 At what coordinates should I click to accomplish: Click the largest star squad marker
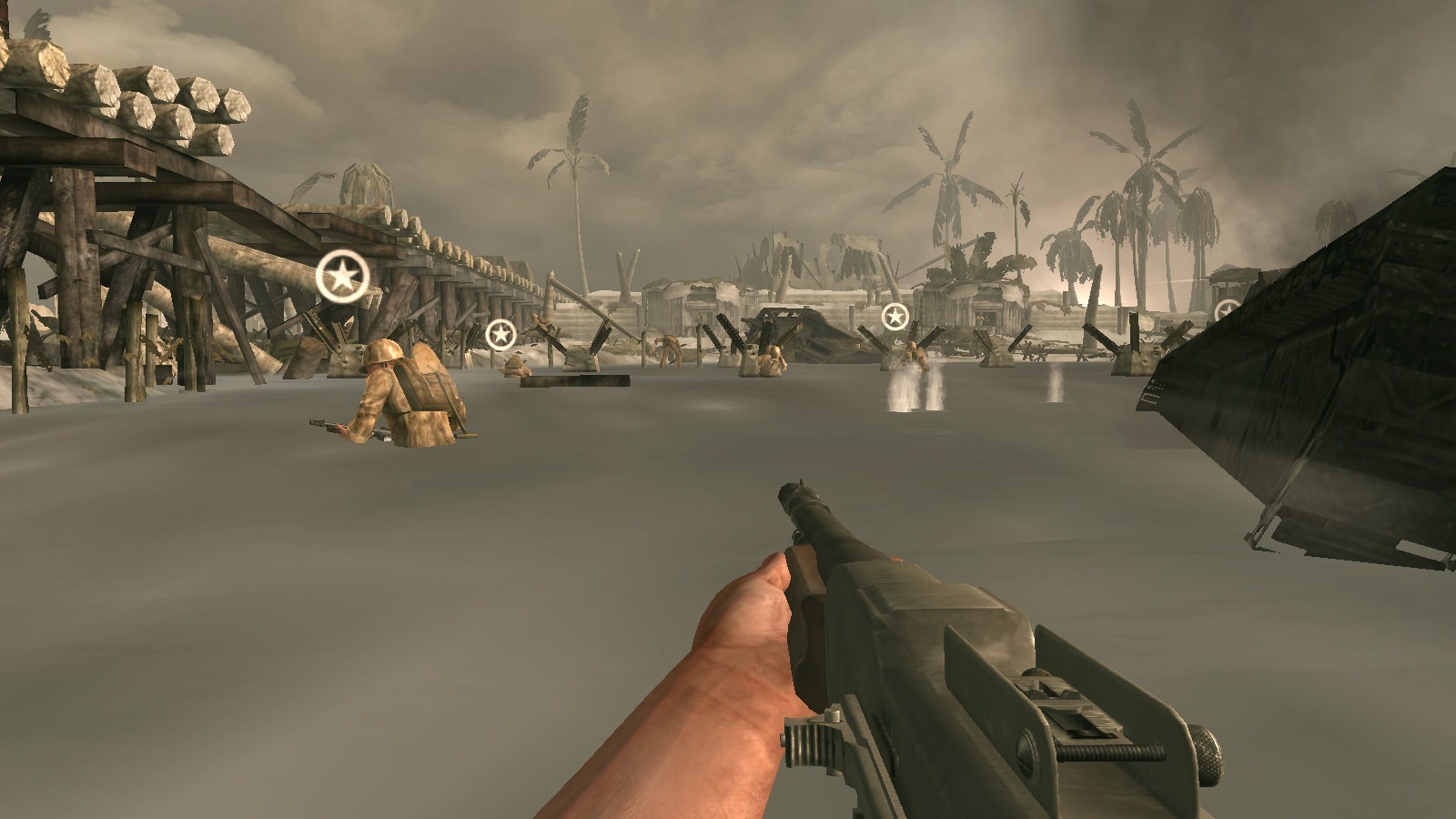click(x=342, y=276)
